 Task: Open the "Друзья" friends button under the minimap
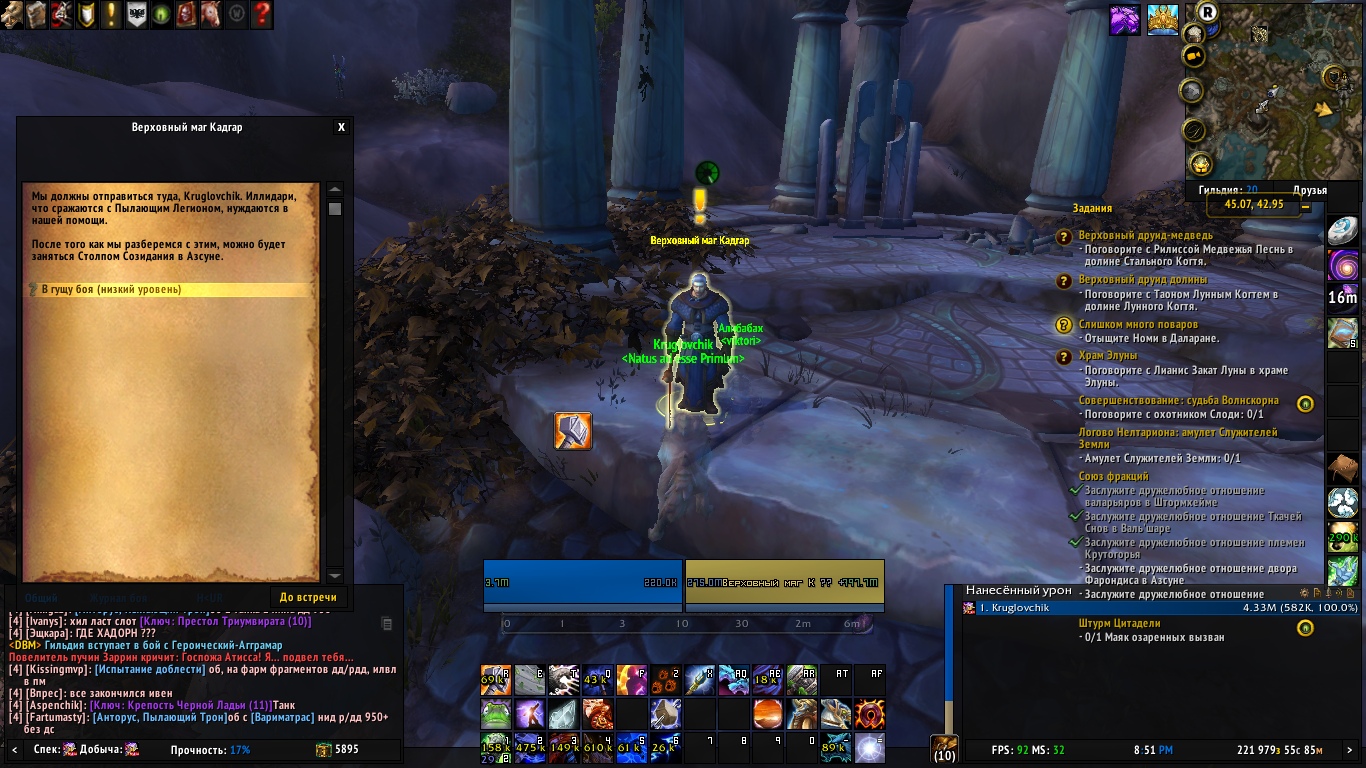pyautogui.click(x=1309, y=190)
